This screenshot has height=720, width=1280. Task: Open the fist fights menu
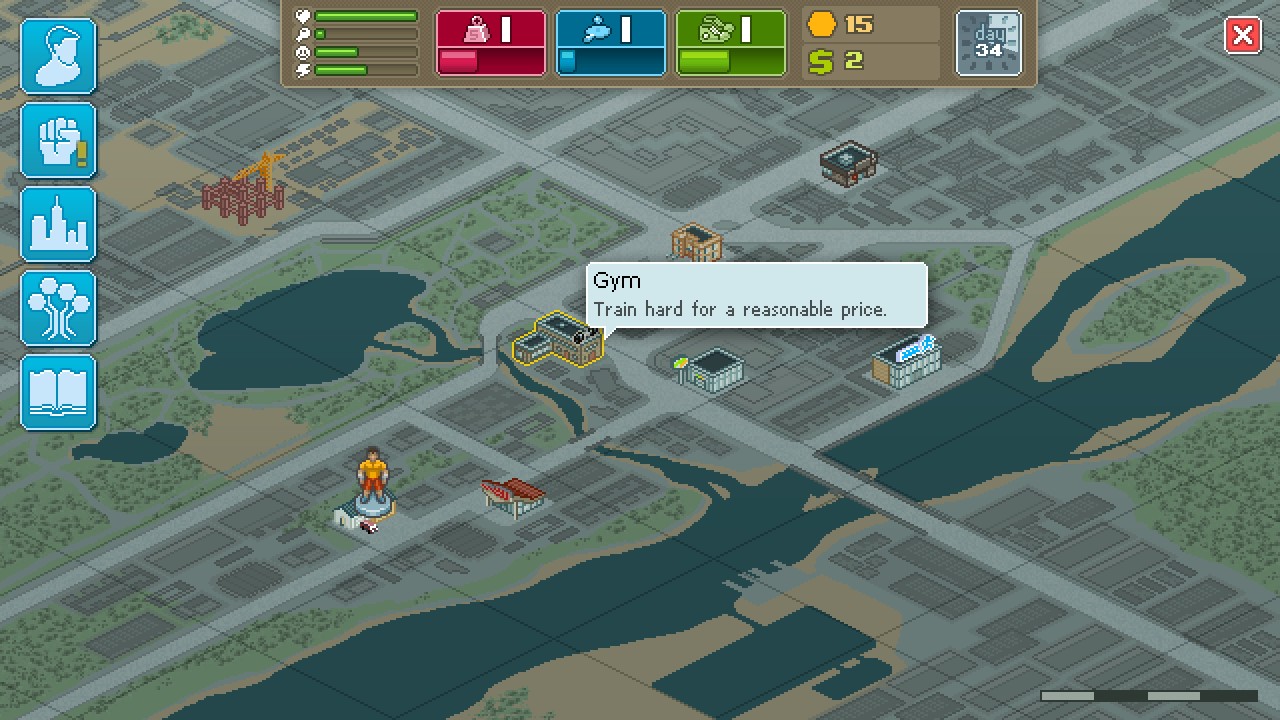58,141
